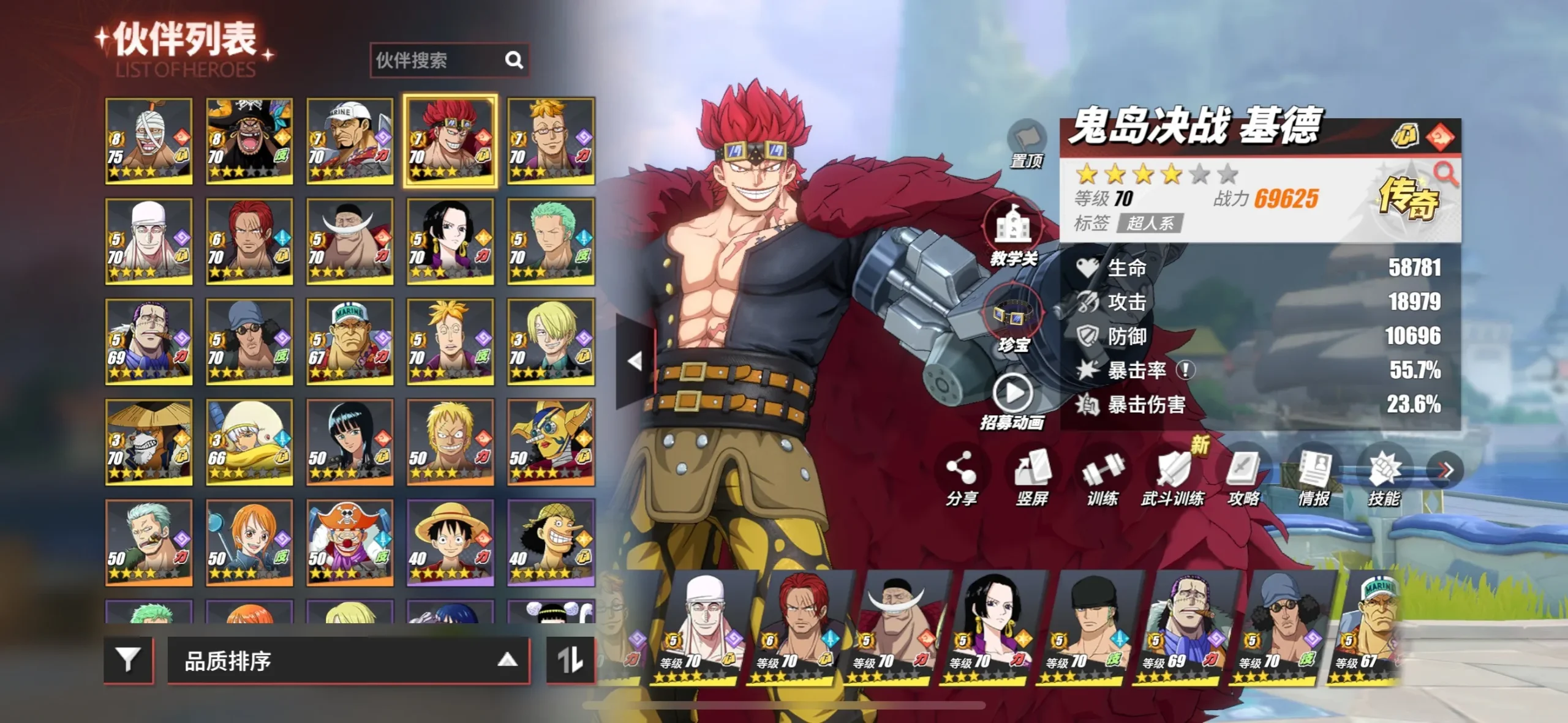Play the 招募动画 recruitment animation
The height and width of the screenshot is (723, 1568).
1012,401
